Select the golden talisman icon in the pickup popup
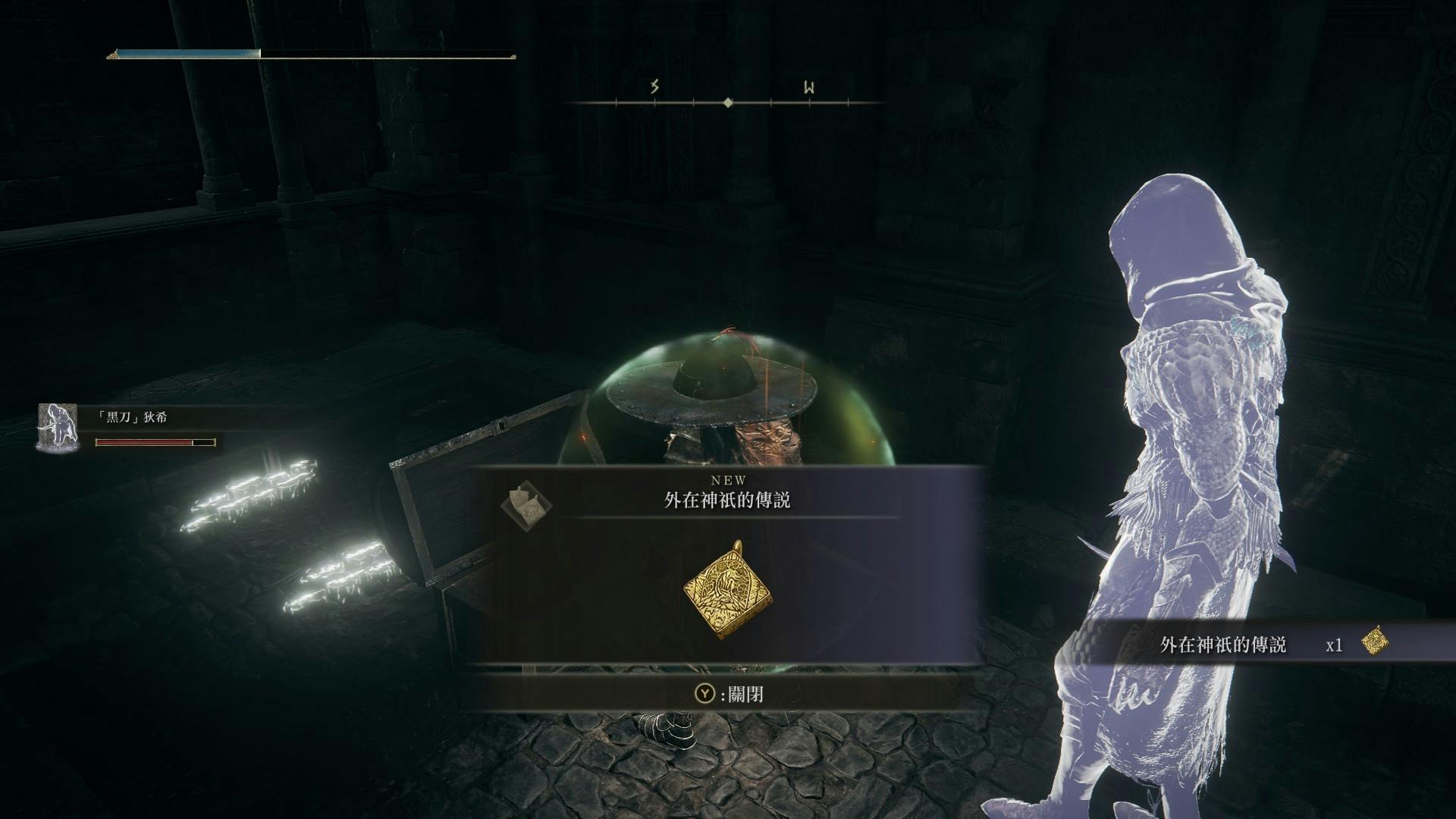Image resolution: width=1456 pixels, height=819 pixels. click(723, 590)
